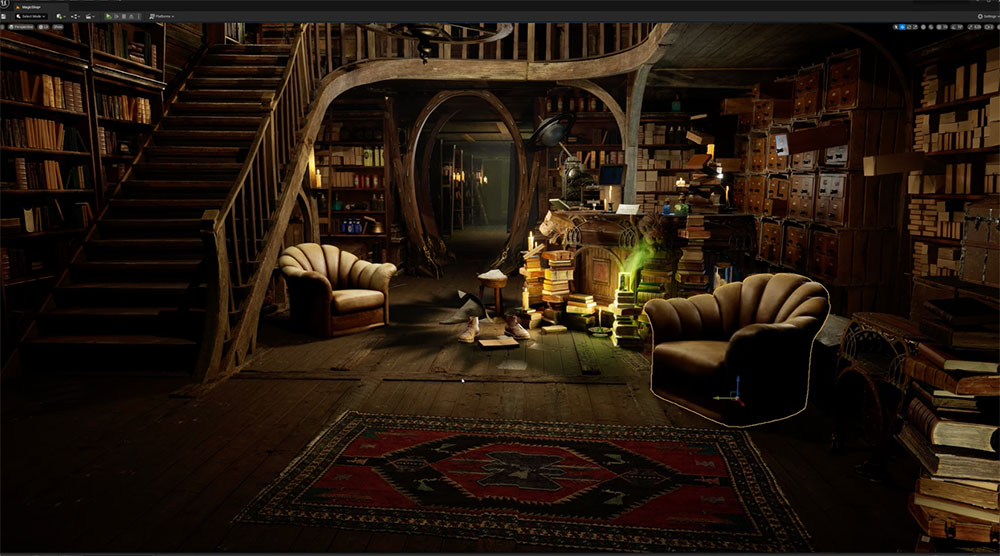The image size is (1000, 556).
Task: Open the Select Mode dropdown
Action: point(29,16)
